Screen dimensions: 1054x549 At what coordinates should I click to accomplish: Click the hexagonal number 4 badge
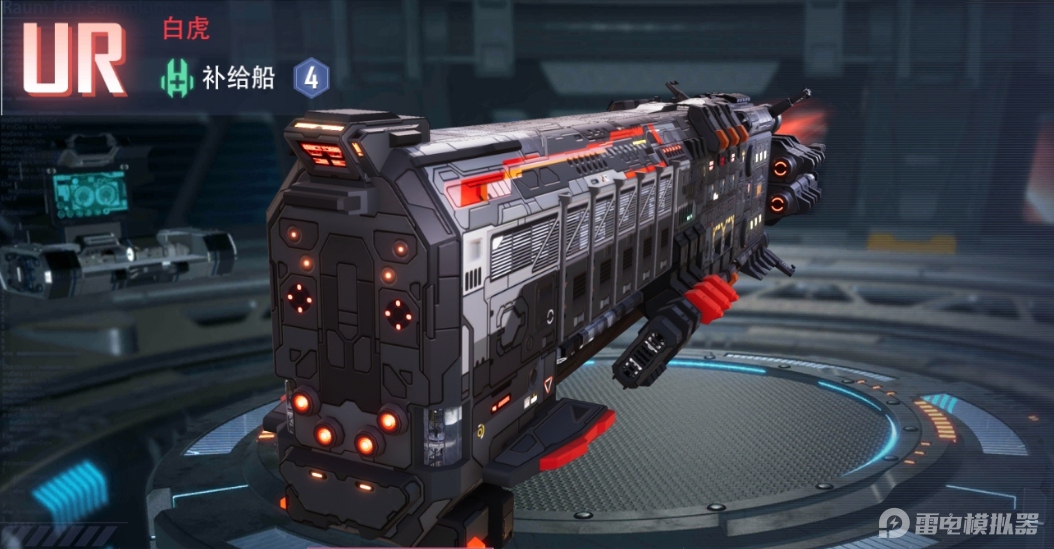pyautogui.click(x=311, y=79)
